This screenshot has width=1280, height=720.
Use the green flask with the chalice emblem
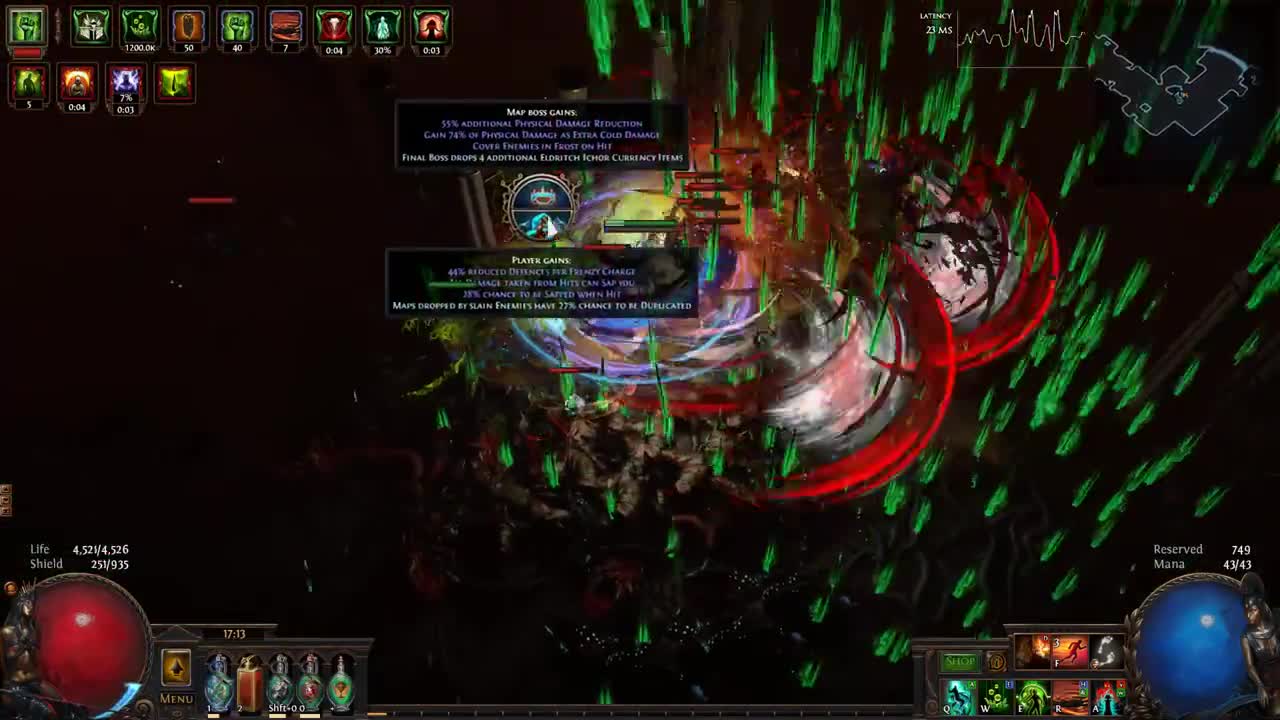(x=341, y=681)
